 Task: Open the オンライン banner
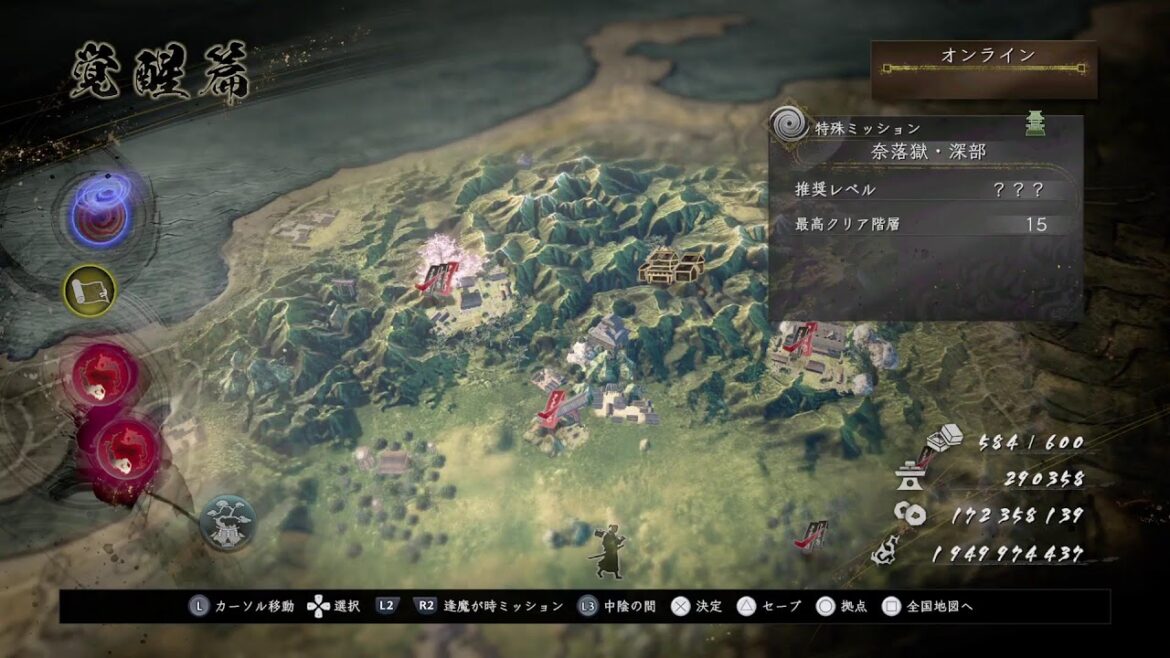(984, 69)
